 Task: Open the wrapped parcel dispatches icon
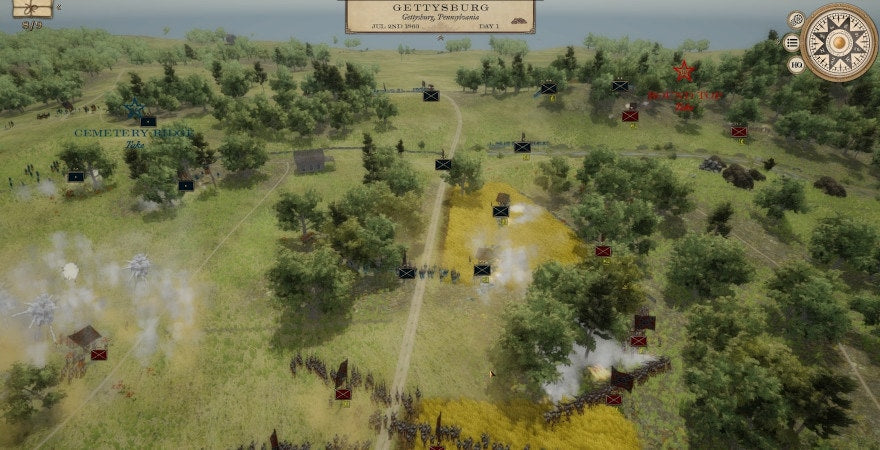[x=32, y=8]
